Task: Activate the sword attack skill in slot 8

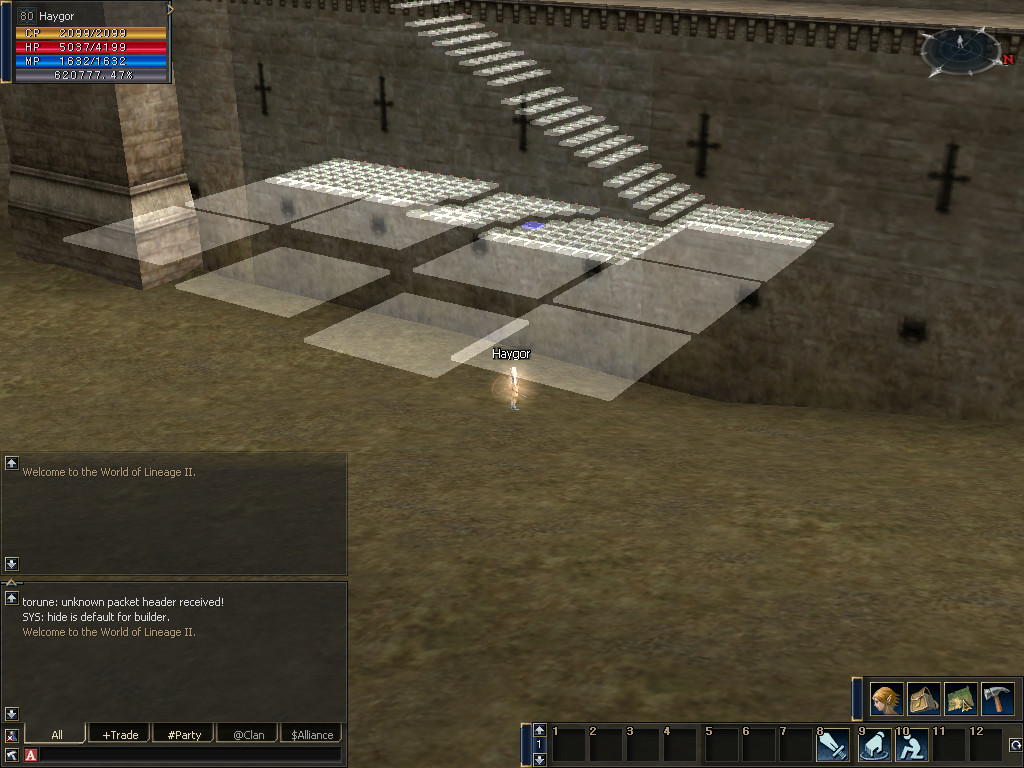Action: [833, 745]
